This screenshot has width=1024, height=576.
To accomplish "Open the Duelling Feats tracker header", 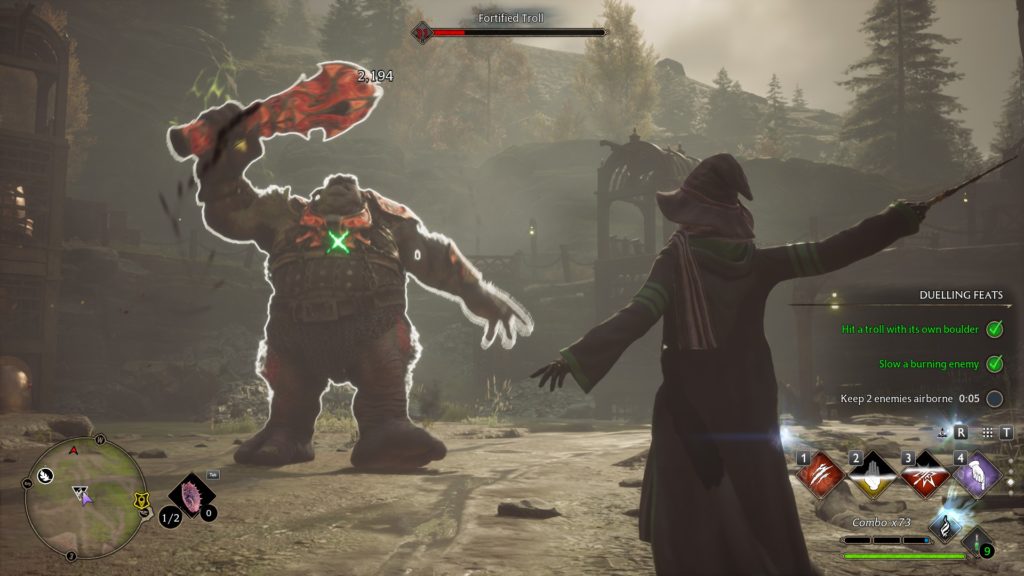I will tap(961, 295).
